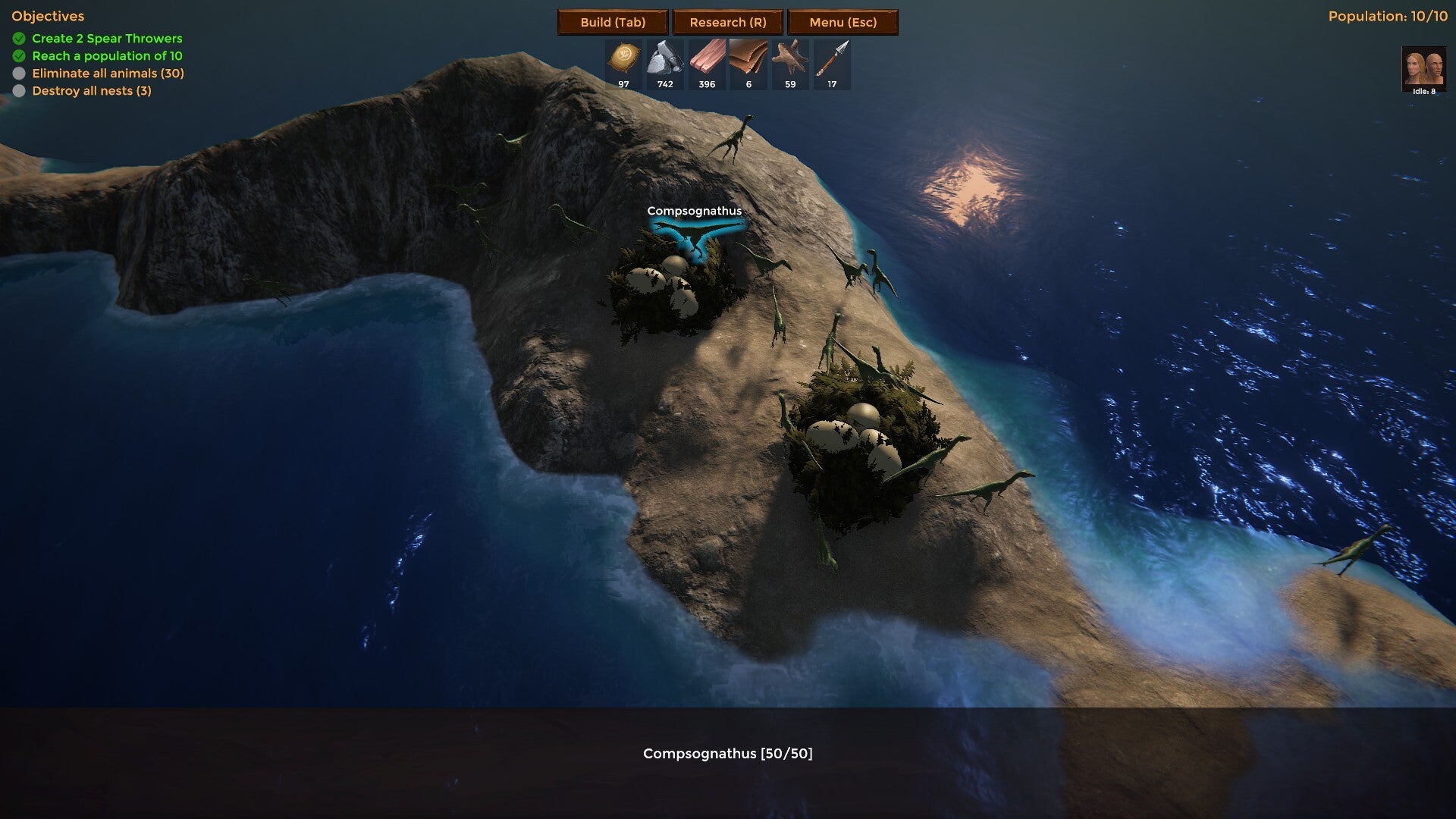
Task: Click the animal pelt resource icon
Action: click(789, 59)
